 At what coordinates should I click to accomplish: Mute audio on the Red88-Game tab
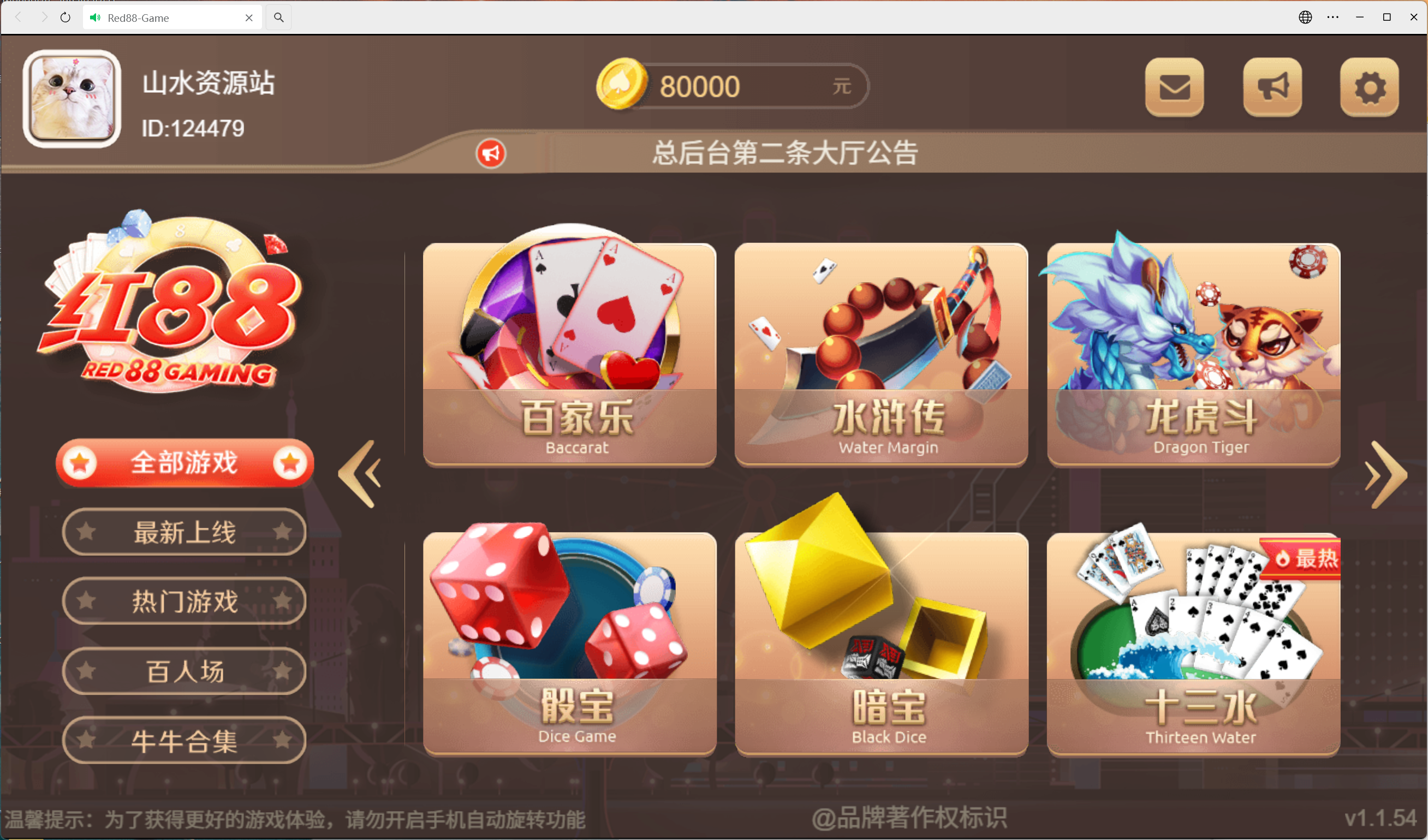[94, 17]
